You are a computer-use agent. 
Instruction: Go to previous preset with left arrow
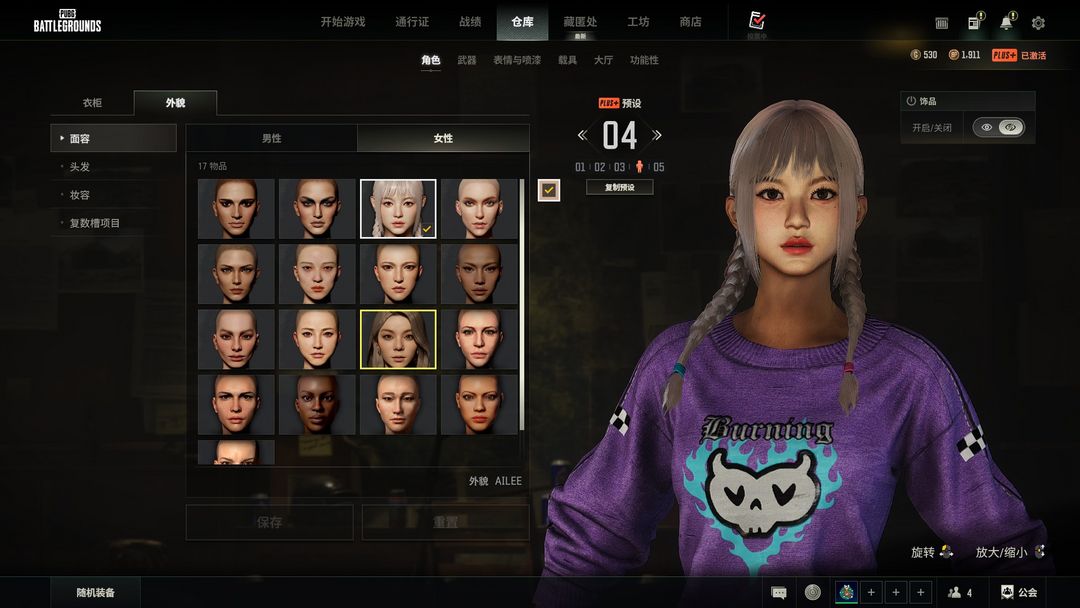583,135
